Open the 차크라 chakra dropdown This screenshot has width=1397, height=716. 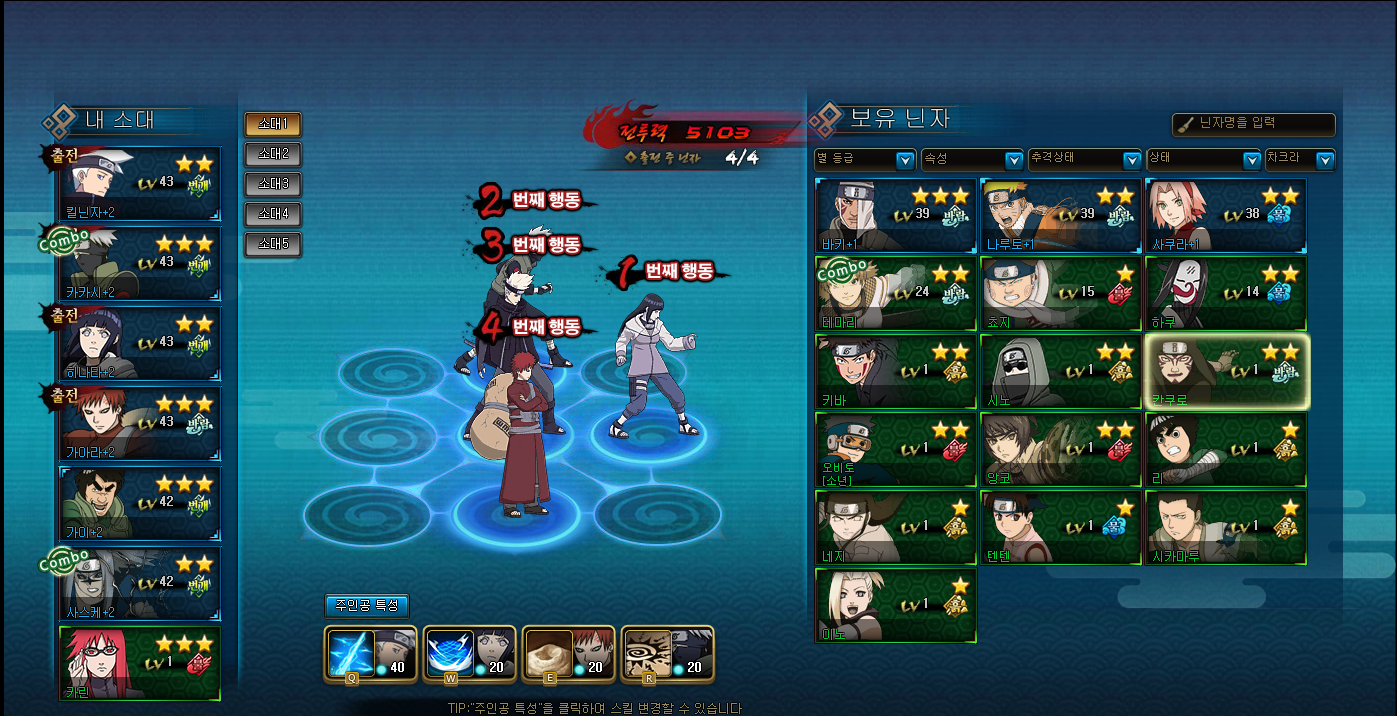(x=1300, y=160)
